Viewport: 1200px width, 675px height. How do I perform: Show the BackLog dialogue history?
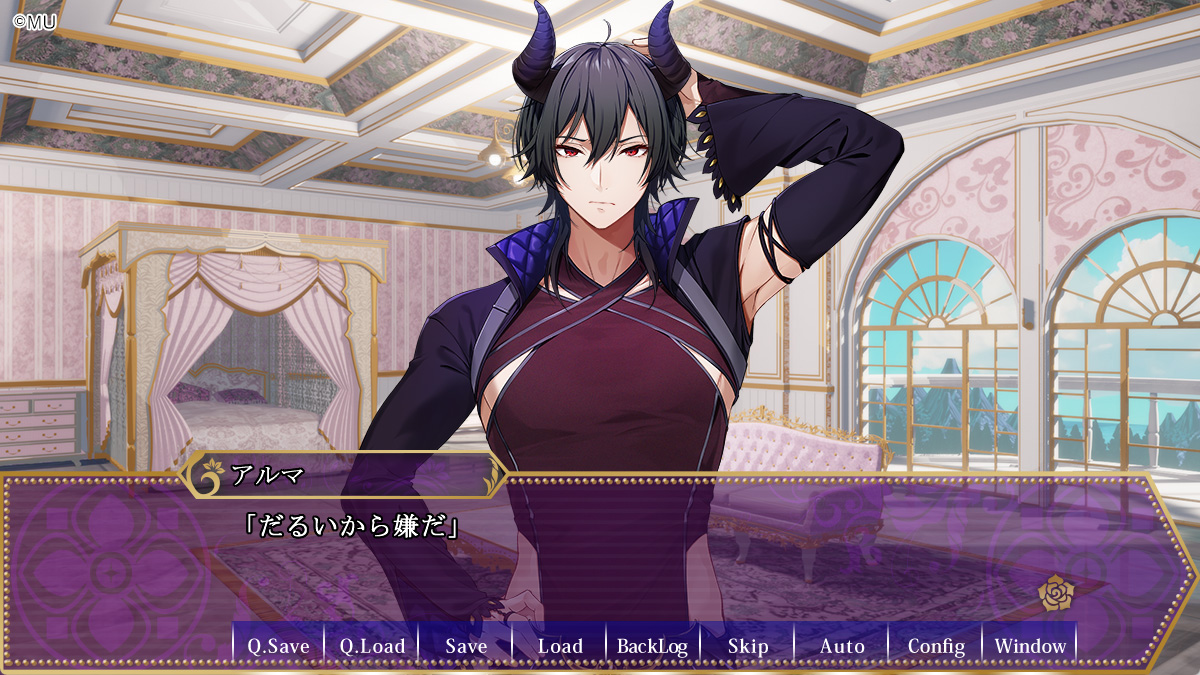tap(653, 646)
